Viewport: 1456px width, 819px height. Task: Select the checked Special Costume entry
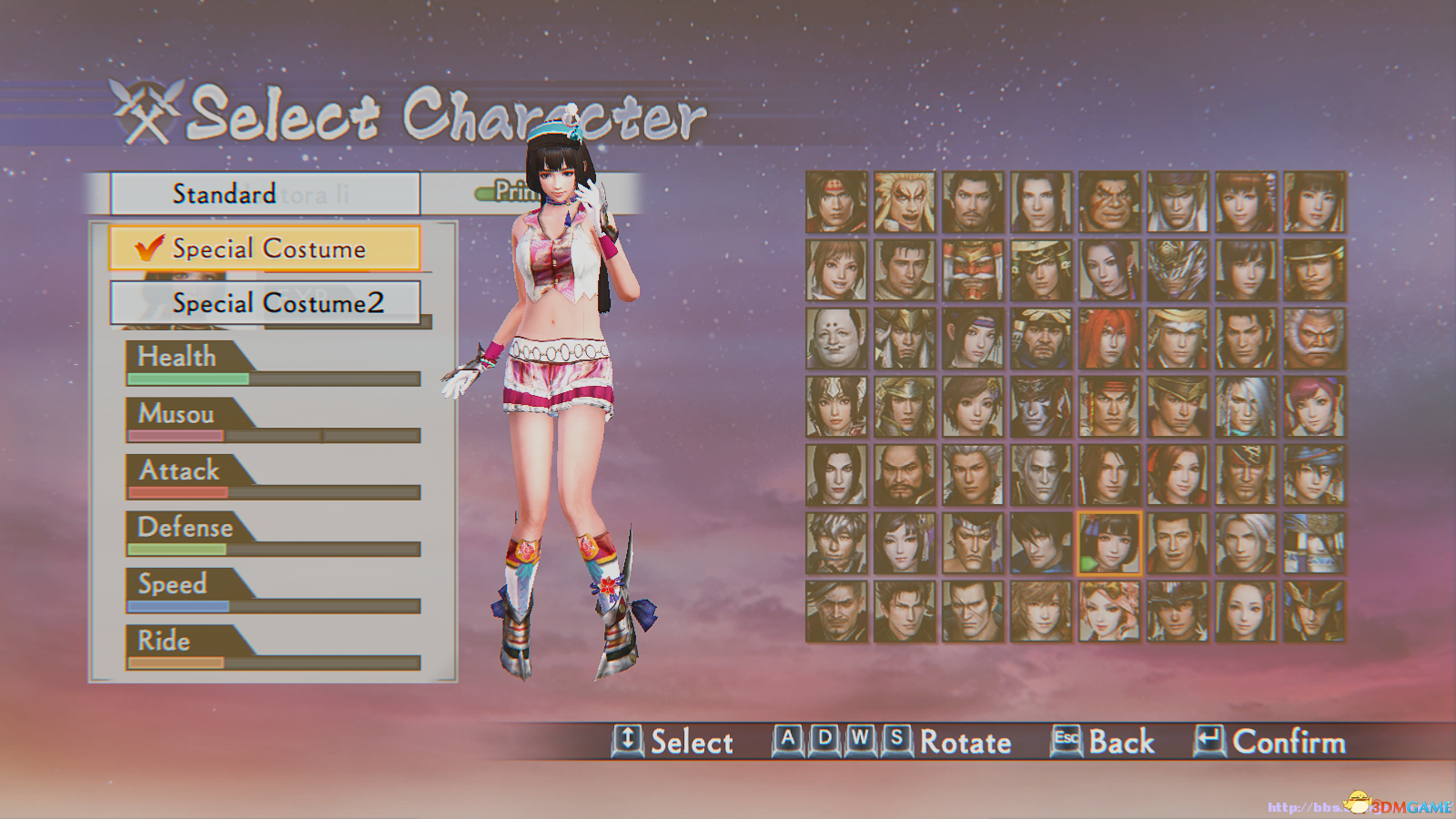(264, 248)
